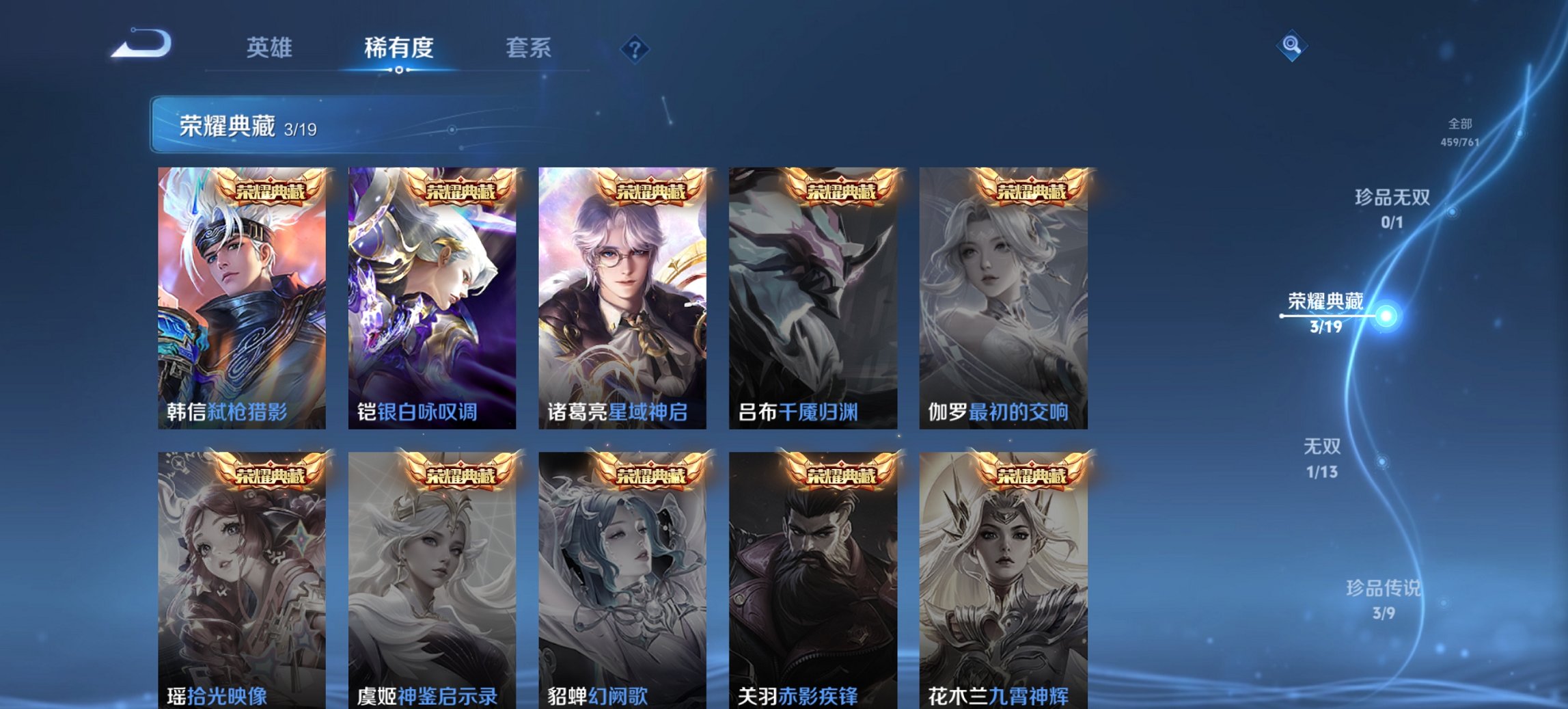Click the slider dot under the 稀有度 tab
Viewport: 1568px width, 709px height.
[399, 70]
